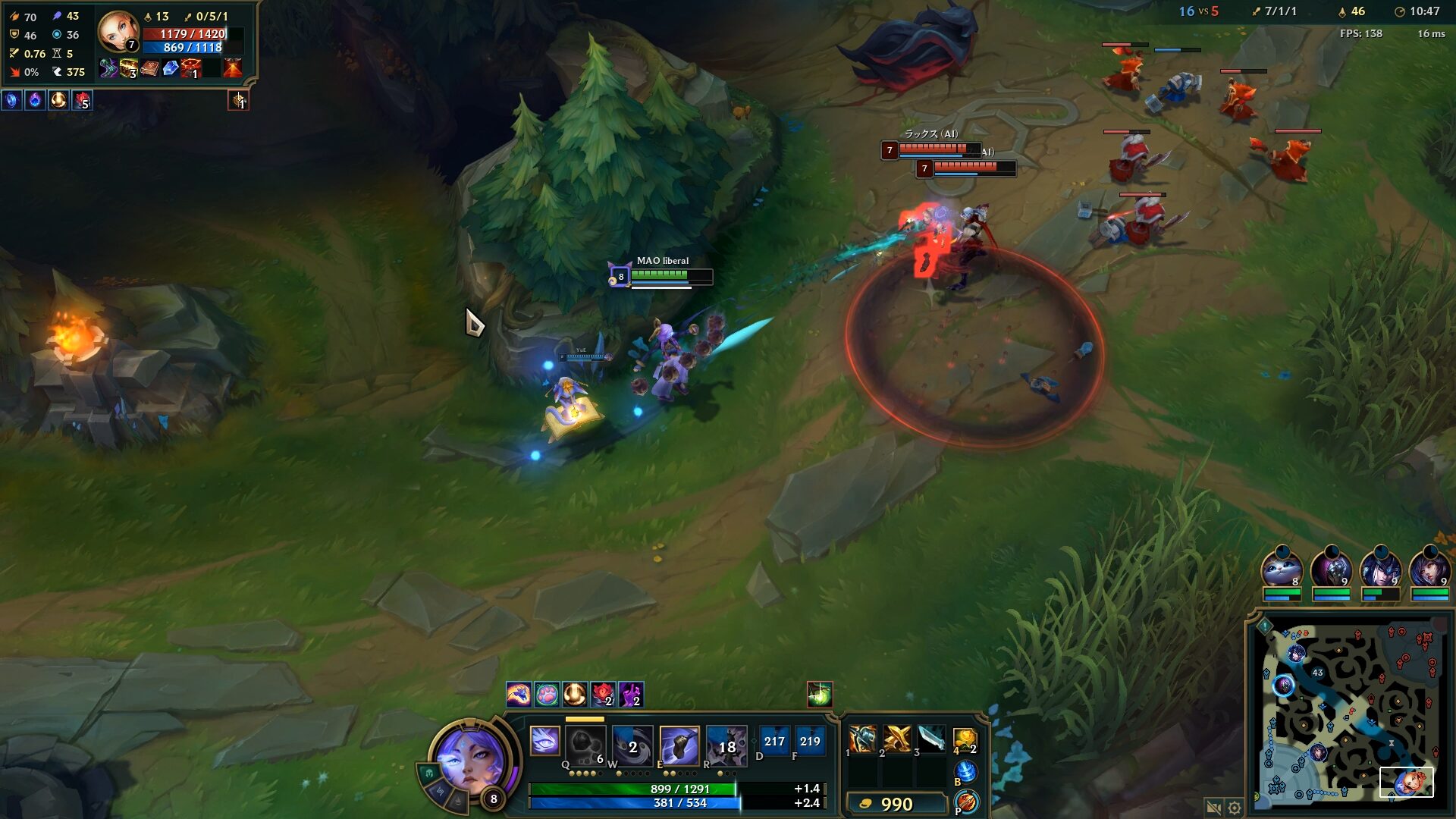This screenshot has width=1456, height=819.
Task: Use the blade item in slot 3
Action: pyautogui.click(x=931, y=738)
